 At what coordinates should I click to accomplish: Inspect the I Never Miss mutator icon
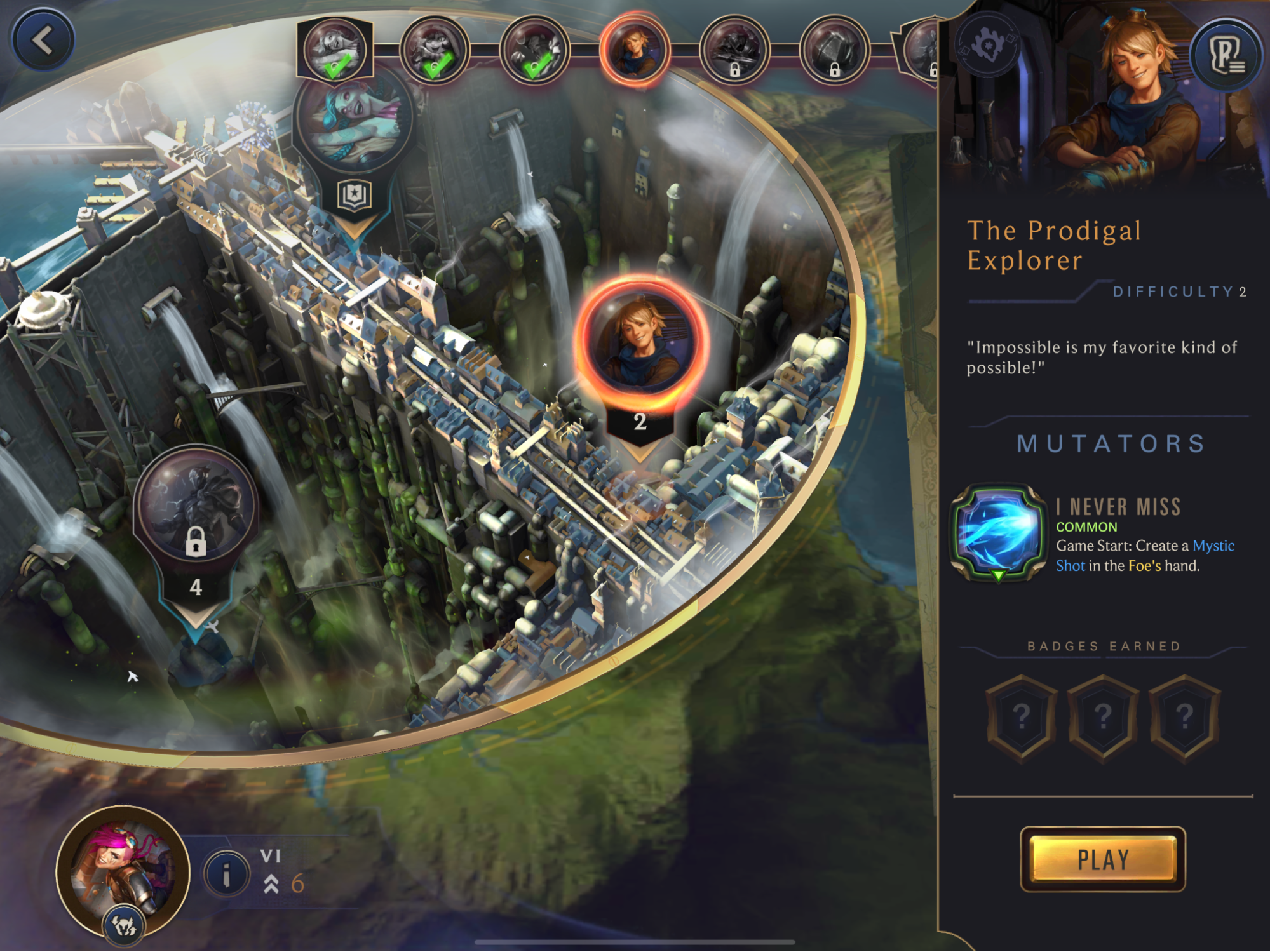point(997,532)
